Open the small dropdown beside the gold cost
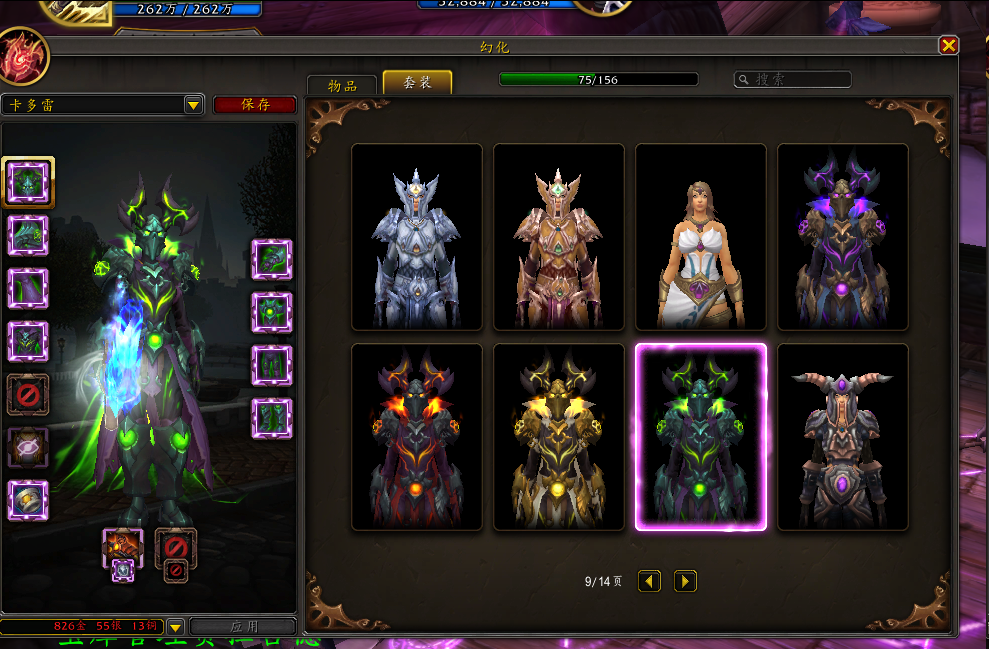This screenshot has width=989, height=649. pyautogui.click(x=175, y=627)
